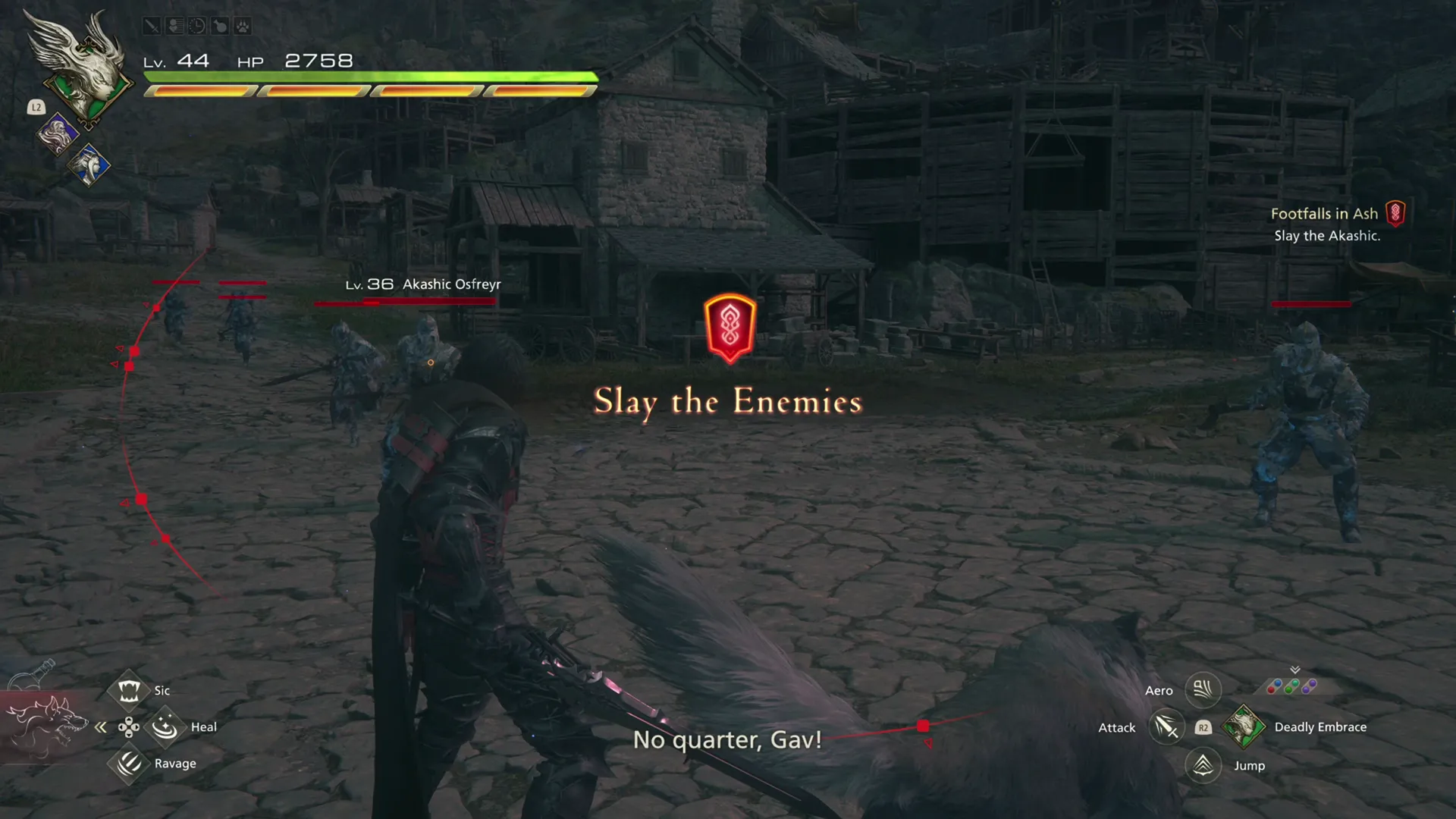Click Eikonic ability slot one on the HP bar

coord(199,91)
